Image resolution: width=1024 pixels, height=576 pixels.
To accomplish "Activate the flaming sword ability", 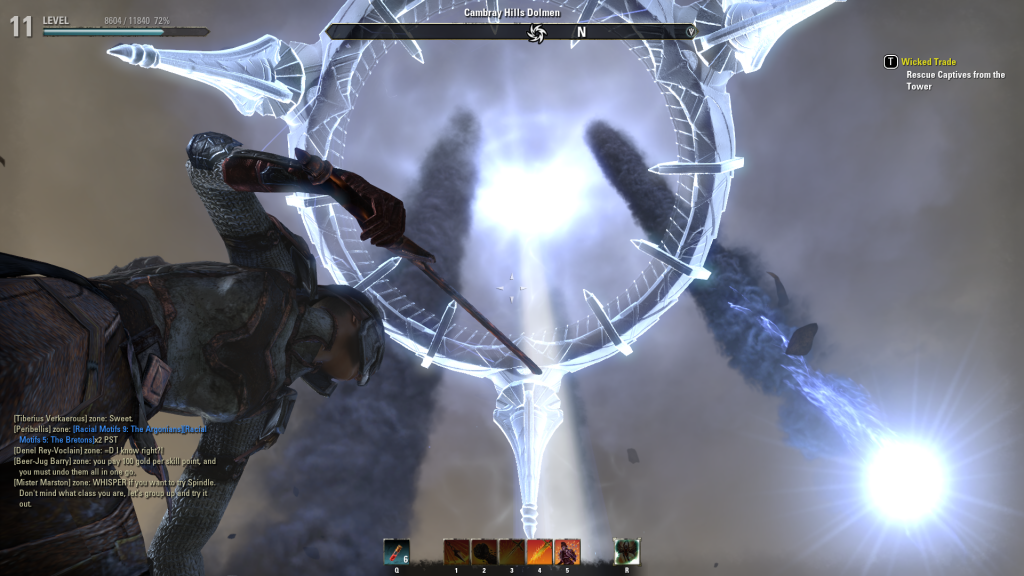I will click(539, 551).
